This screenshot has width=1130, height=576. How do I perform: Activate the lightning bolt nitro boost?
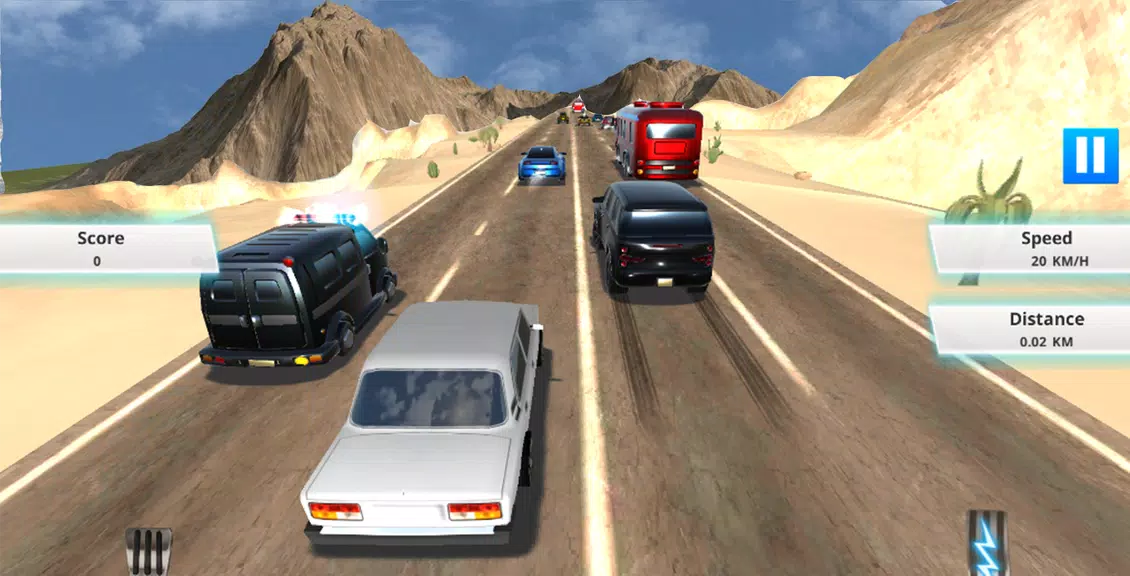click(987, 545)
